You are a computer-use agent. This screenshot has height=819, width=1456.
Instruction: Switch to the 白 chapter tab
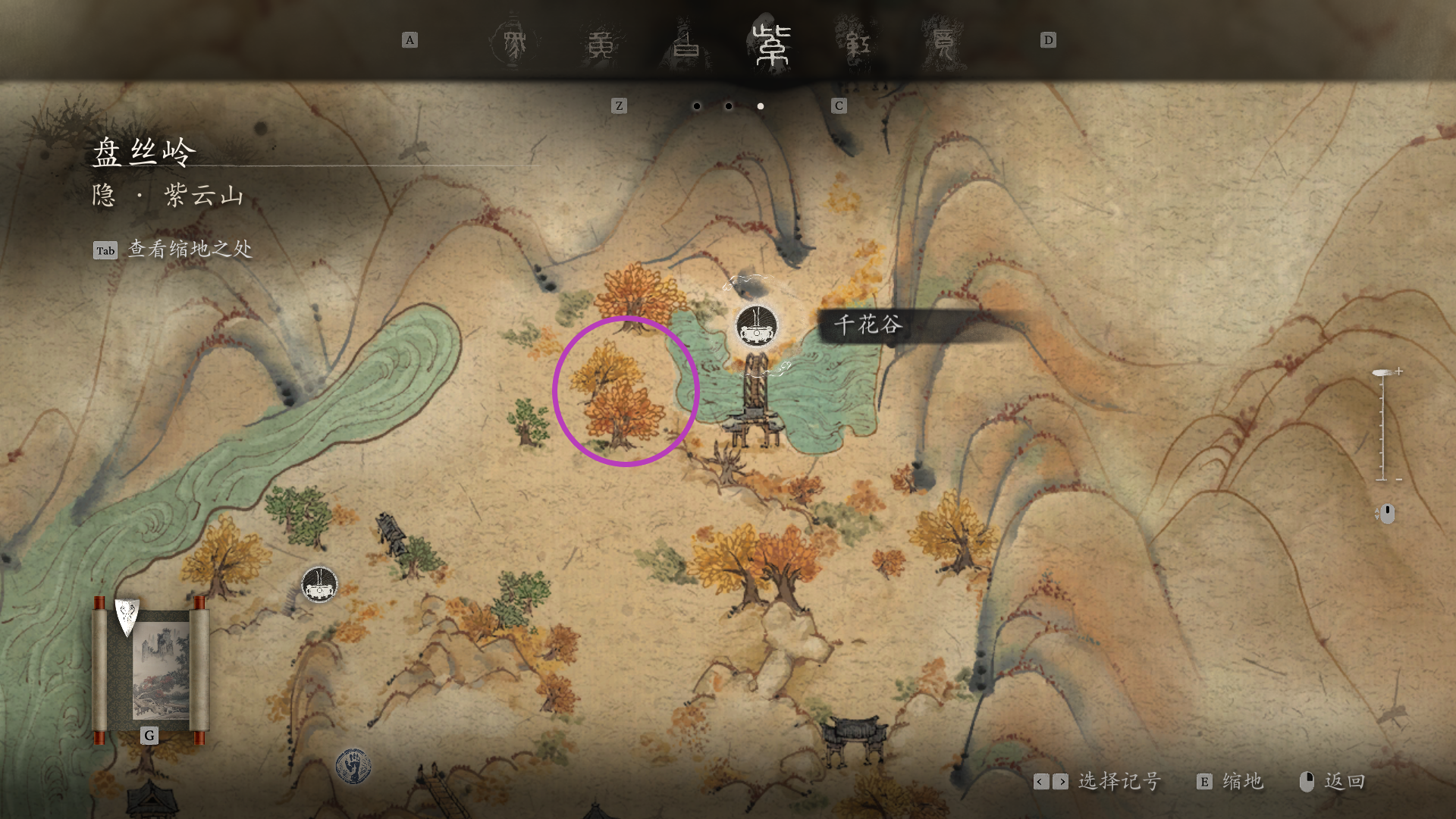(686, 44)
